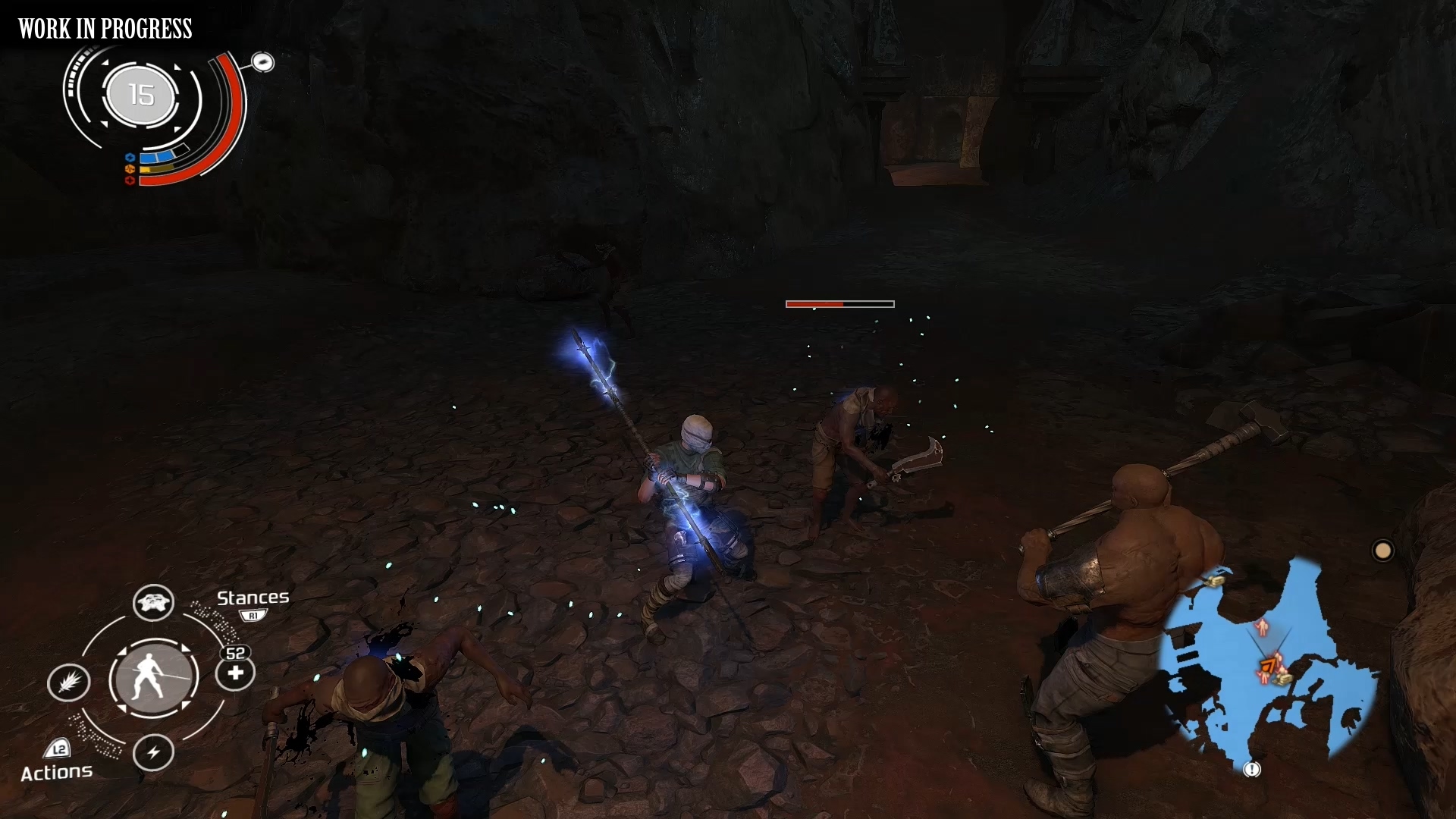Click the exclamation quest marker below the minimap
Image resolution: width=1456 pixels, height=819 pixels.
coord(1251,770)
